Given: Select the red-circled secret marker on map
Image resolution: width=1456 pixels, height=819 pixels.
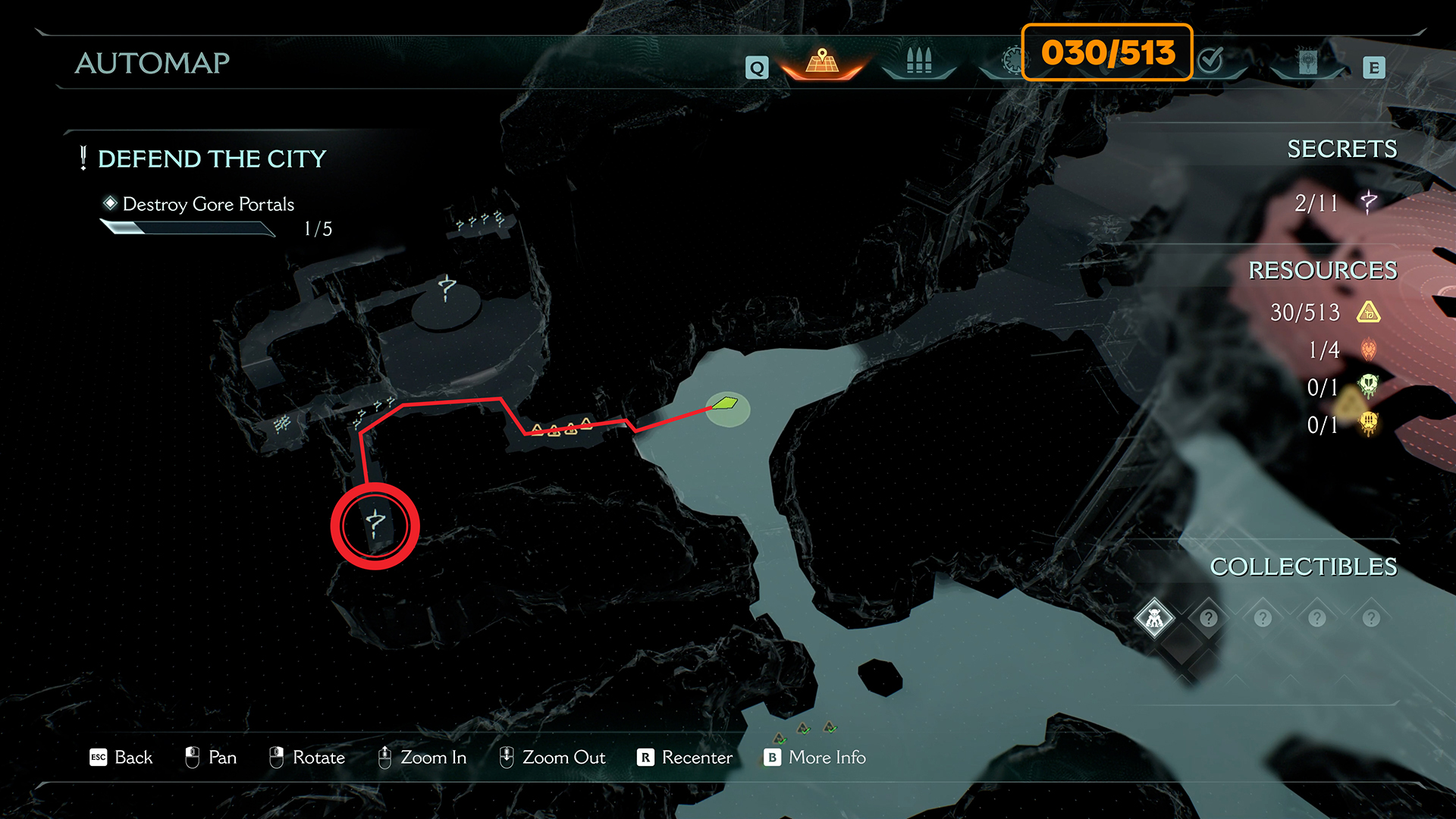Looking at the screenshot, I should coord(375,525).
